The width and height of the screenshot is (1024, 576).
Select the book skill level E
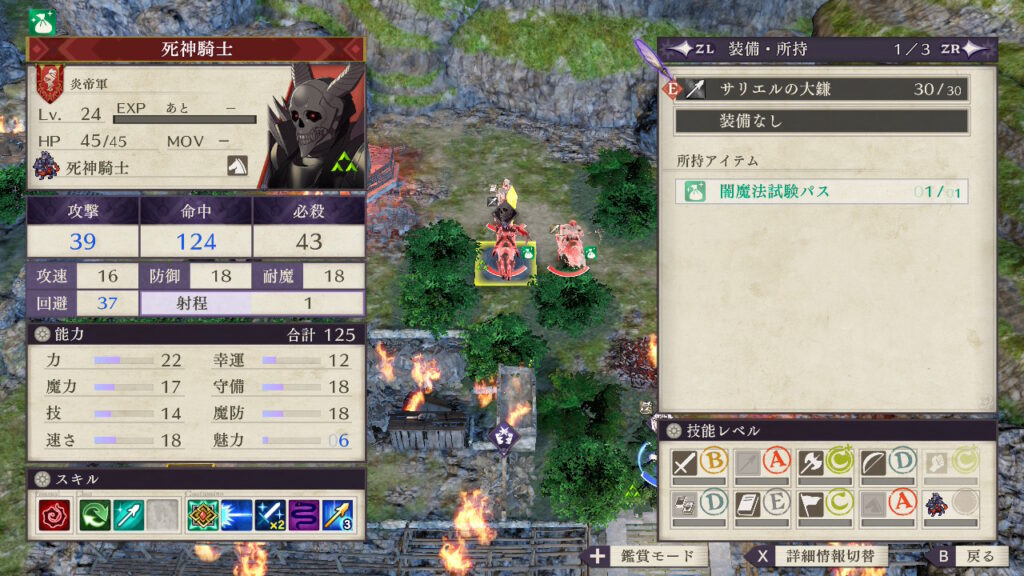click(x=761, y=503)
